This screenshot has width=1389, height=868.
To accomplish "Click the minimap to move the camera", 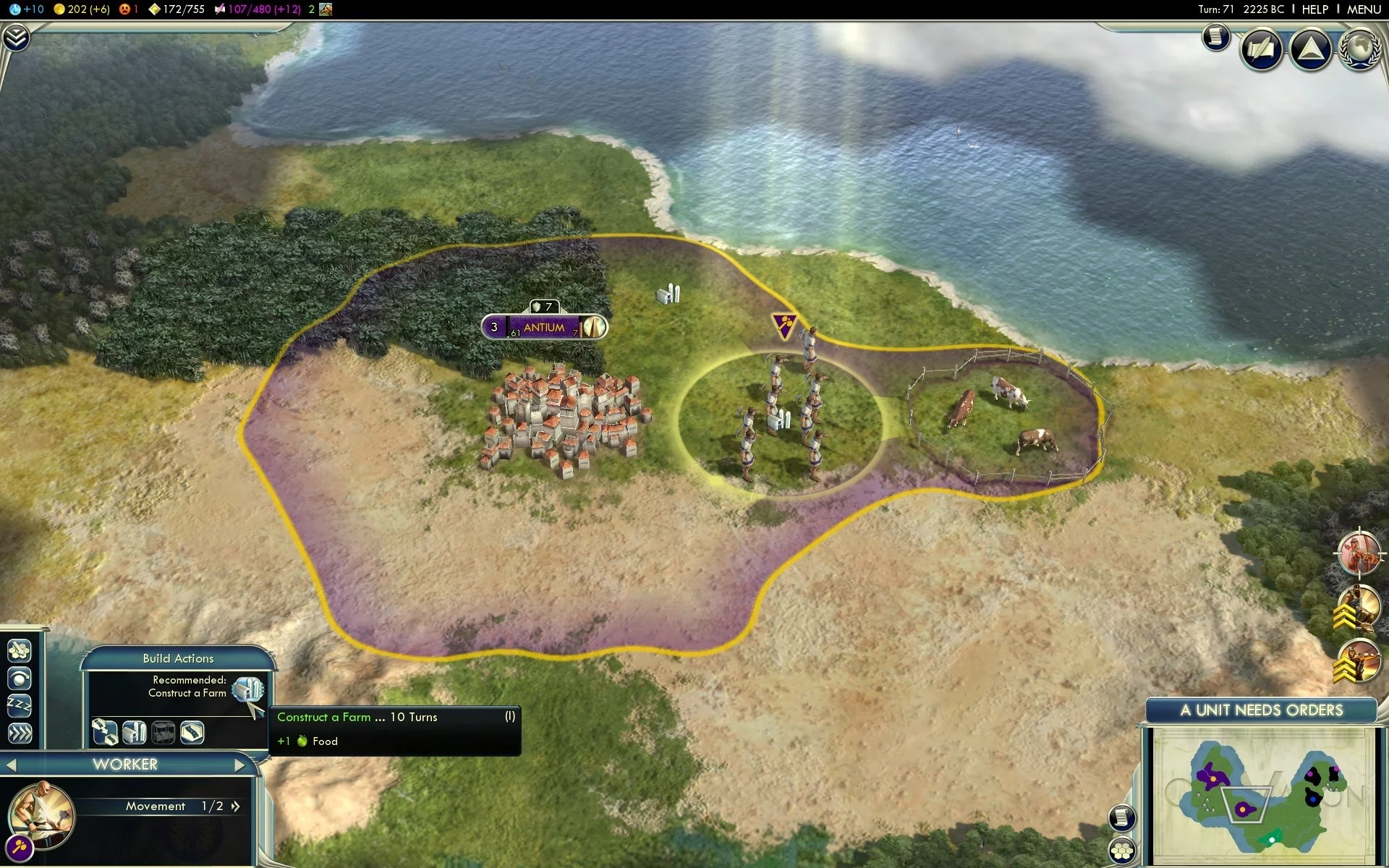I will 1262,796.
